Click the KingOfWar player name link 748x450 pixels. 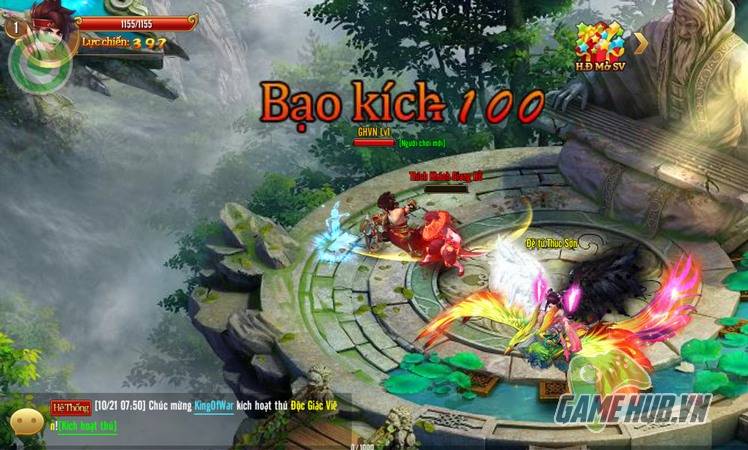220,408
